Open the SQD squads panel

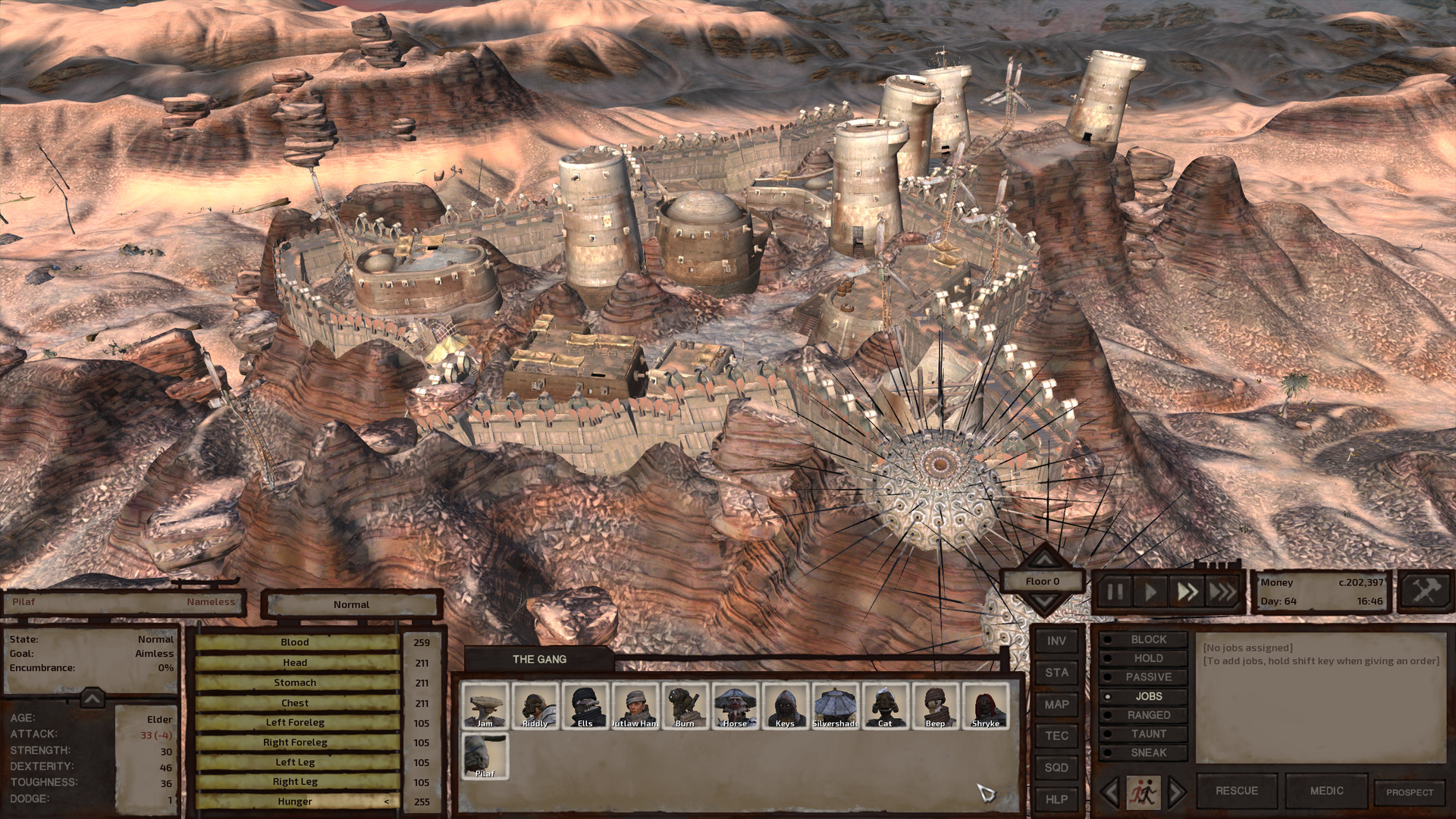(x=1056, y=768)
